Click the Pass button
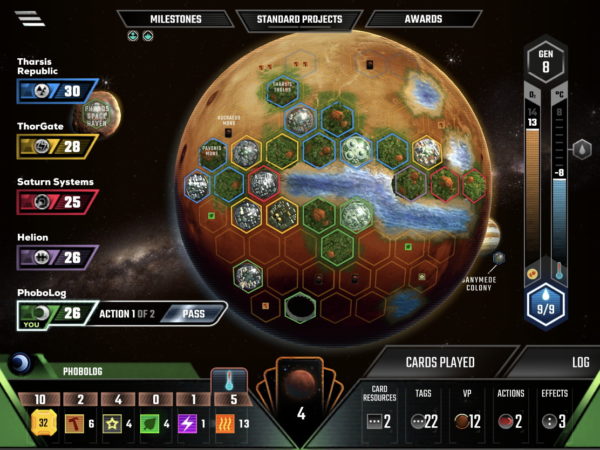 [193, 314]
